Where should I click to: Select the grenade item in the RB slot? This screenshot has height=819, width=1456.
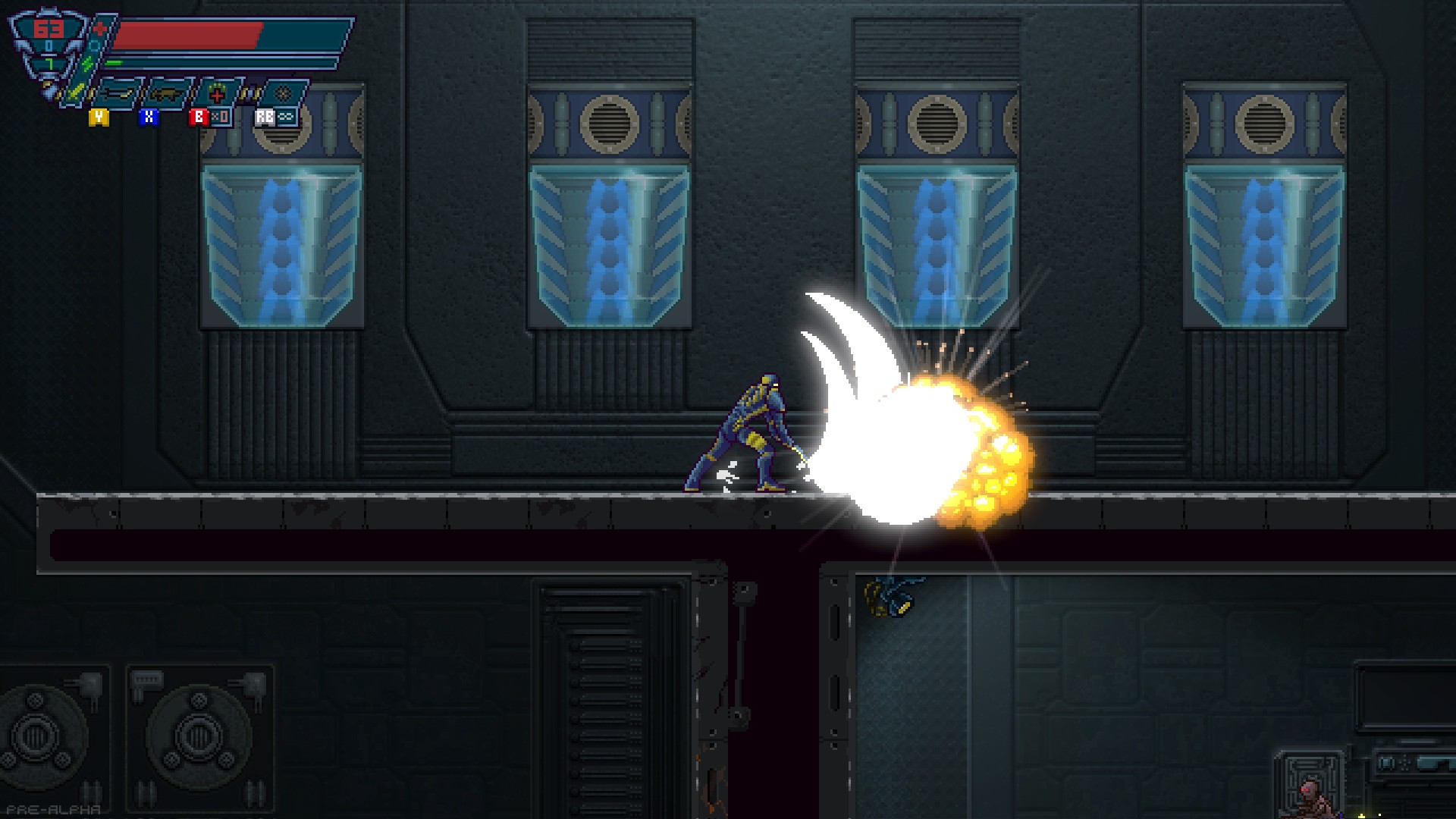click(283, 93)
